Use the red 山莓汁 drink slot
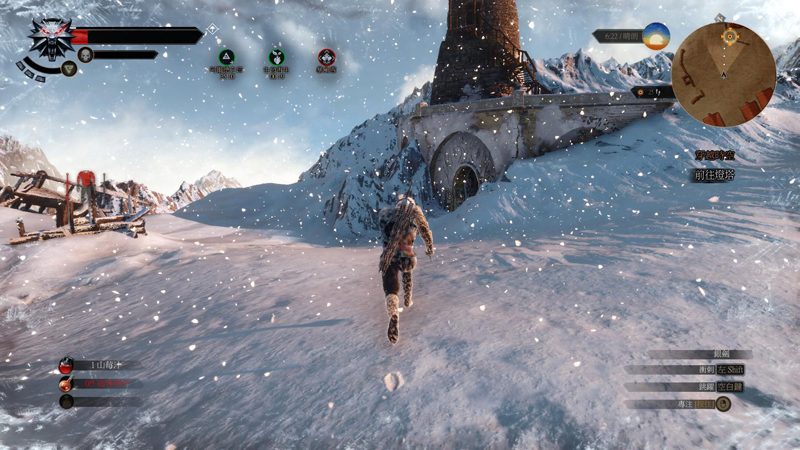Screen dimensions: 800x450 pos(66,366)
